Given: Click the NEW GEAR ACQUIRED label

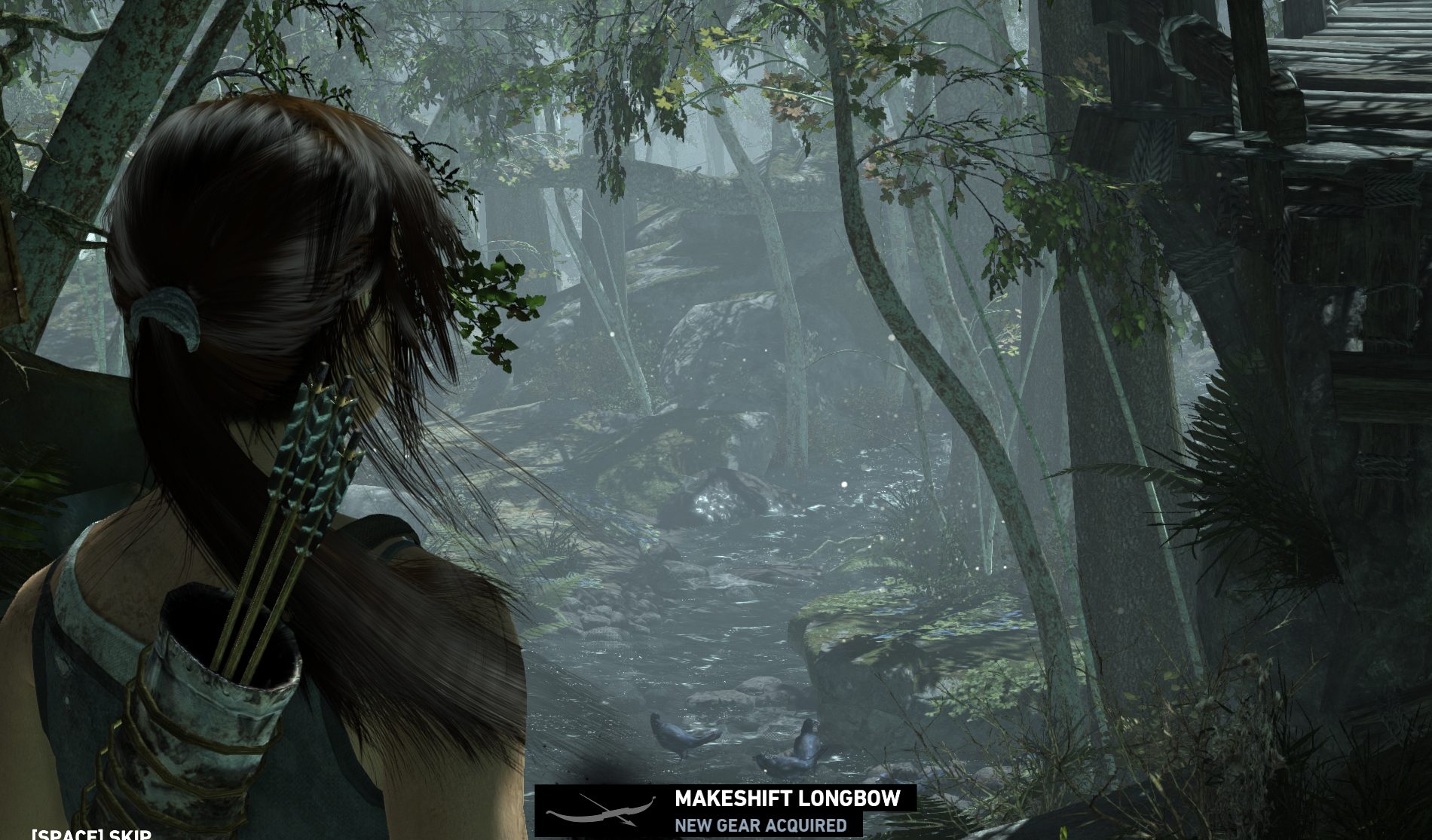Looking at the screenshot, I should (761, 826).
